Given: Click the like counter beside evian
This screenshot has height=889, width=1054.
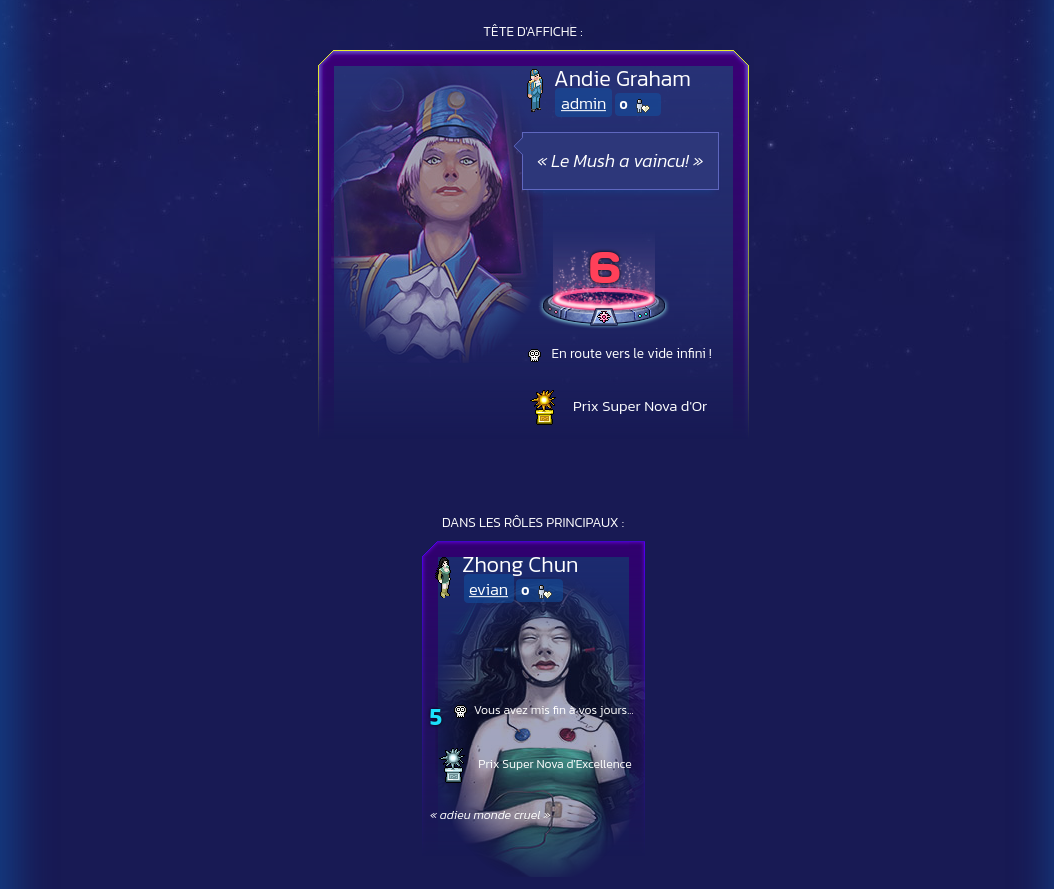Looking at the screenshot, I should [x=539, y=591].
